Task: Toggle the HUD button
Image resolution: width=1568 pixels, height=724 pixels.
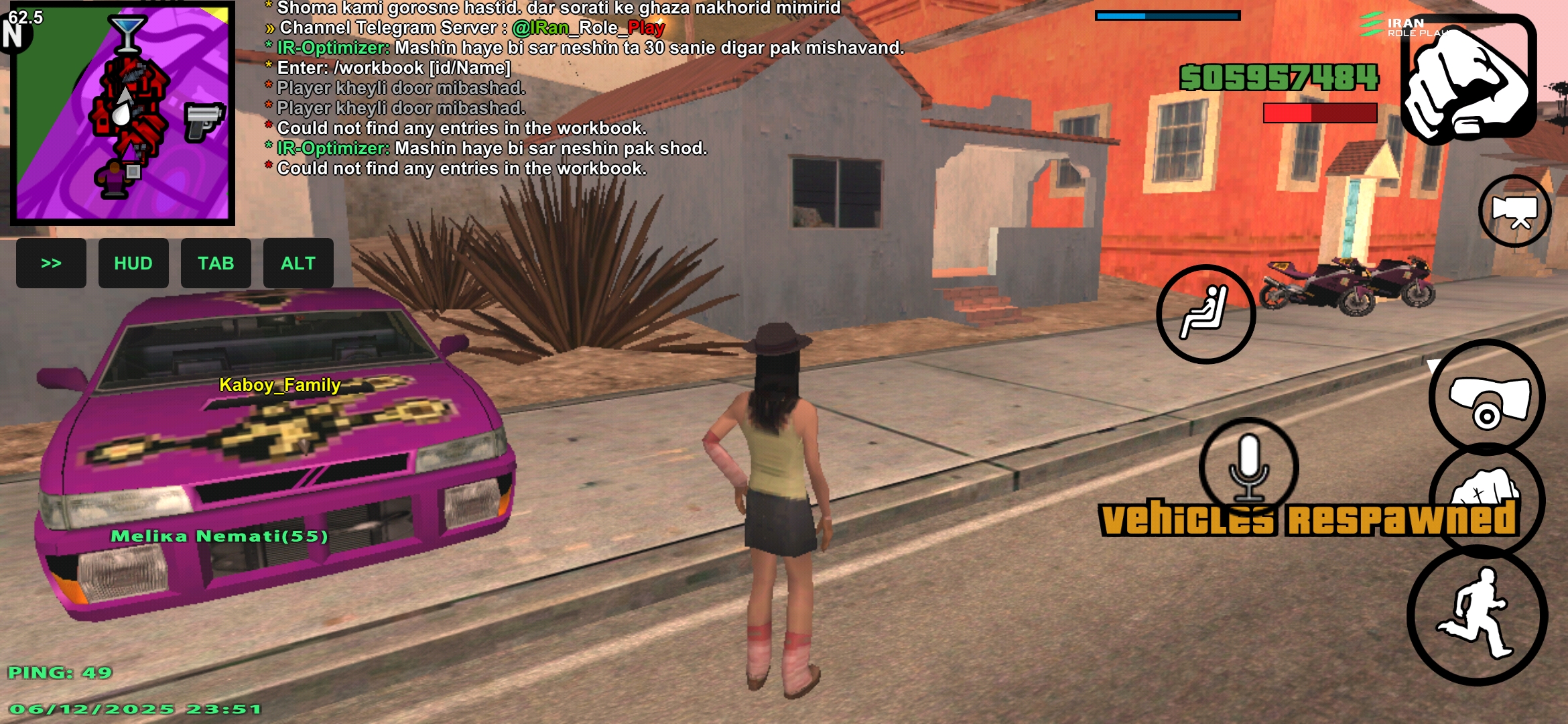Action: (x=133, y=263)
